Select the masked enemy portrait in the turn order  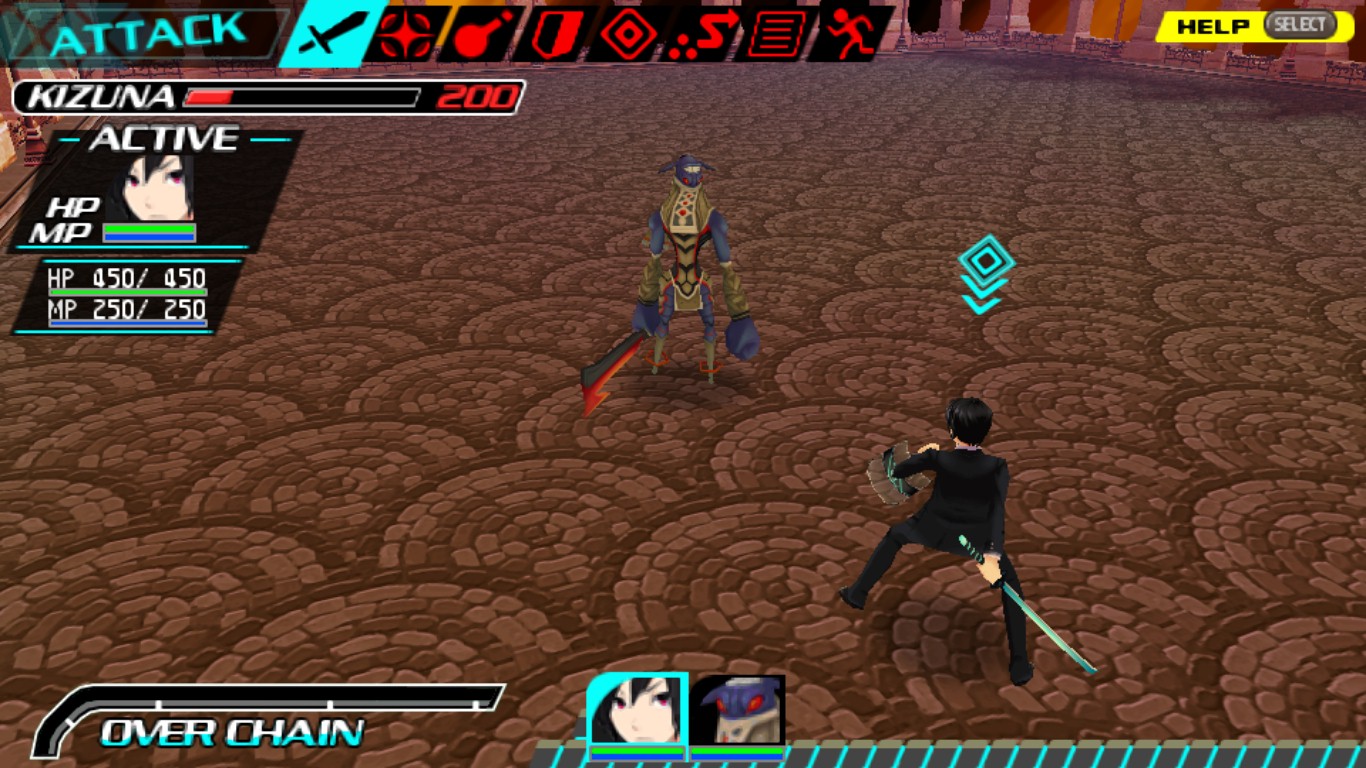pyautogui.click(x=739, y=712)
